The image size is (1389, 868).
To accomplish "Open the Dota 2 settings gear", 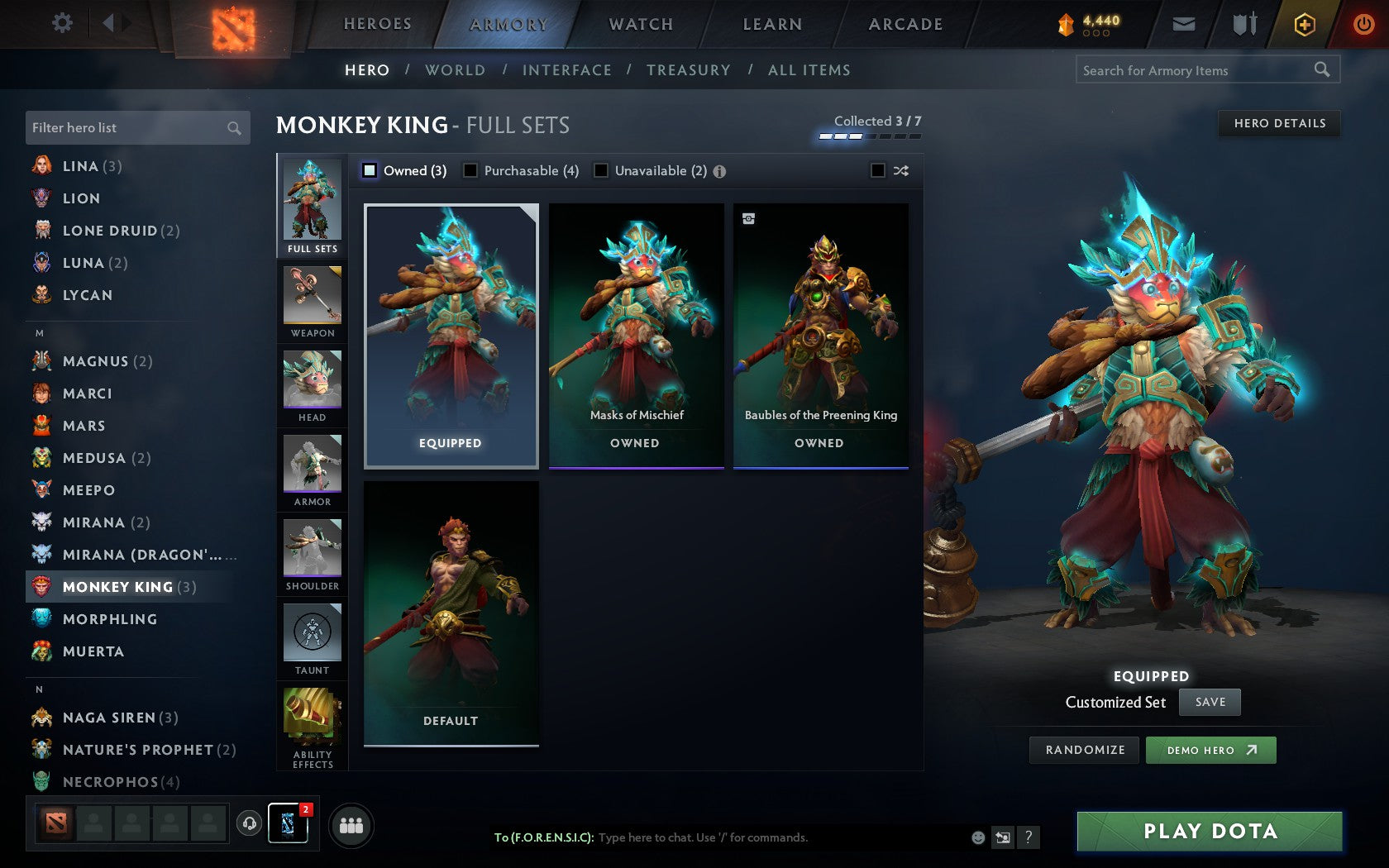I will point(61,24).
